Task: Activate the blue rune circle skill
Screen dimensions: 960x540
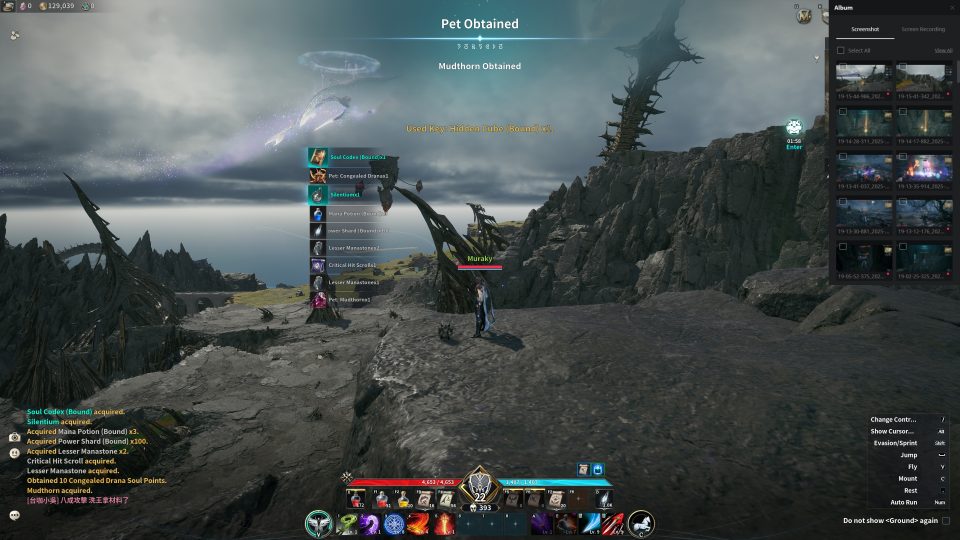Action: click(394, 523)
